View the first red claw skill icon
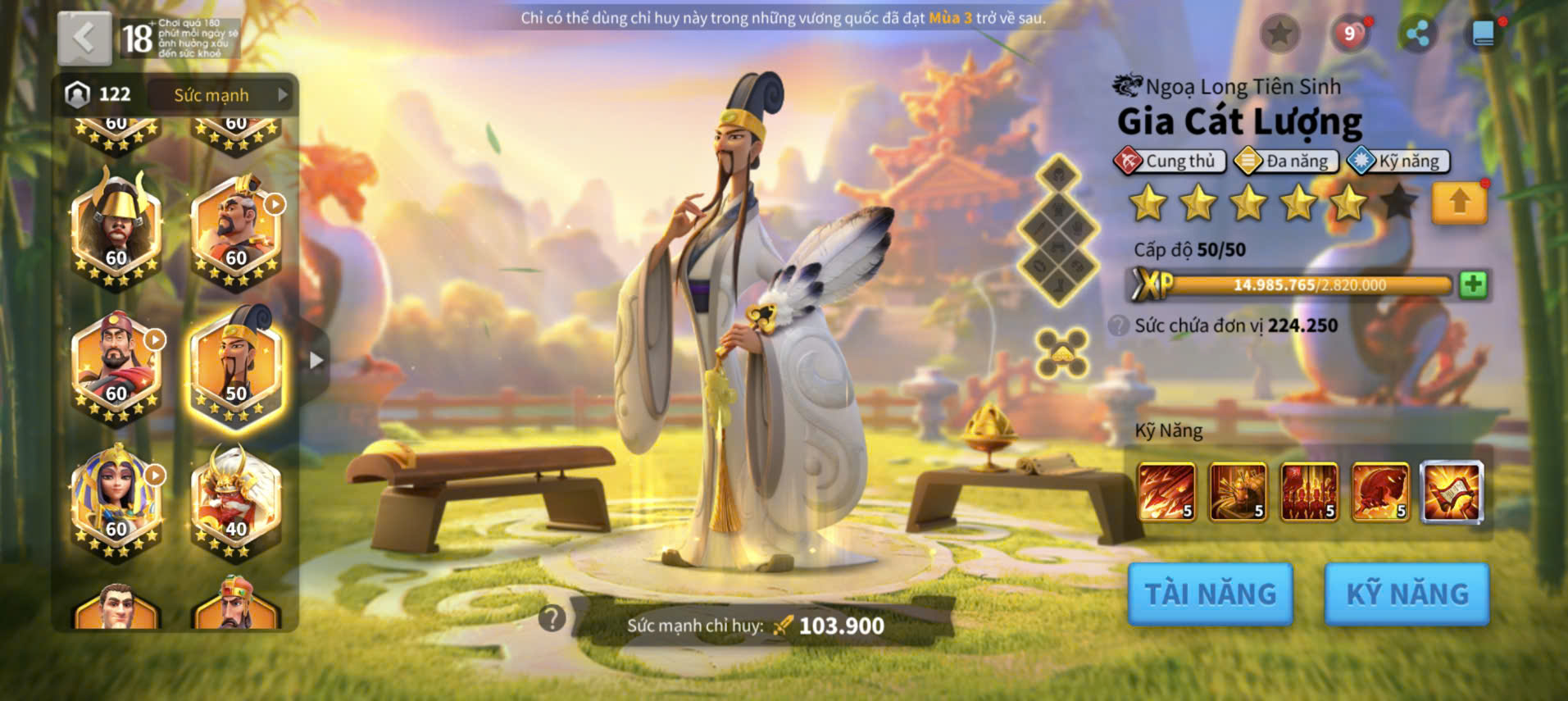This screenshot has height=701, width=1568. point(1166,492)
